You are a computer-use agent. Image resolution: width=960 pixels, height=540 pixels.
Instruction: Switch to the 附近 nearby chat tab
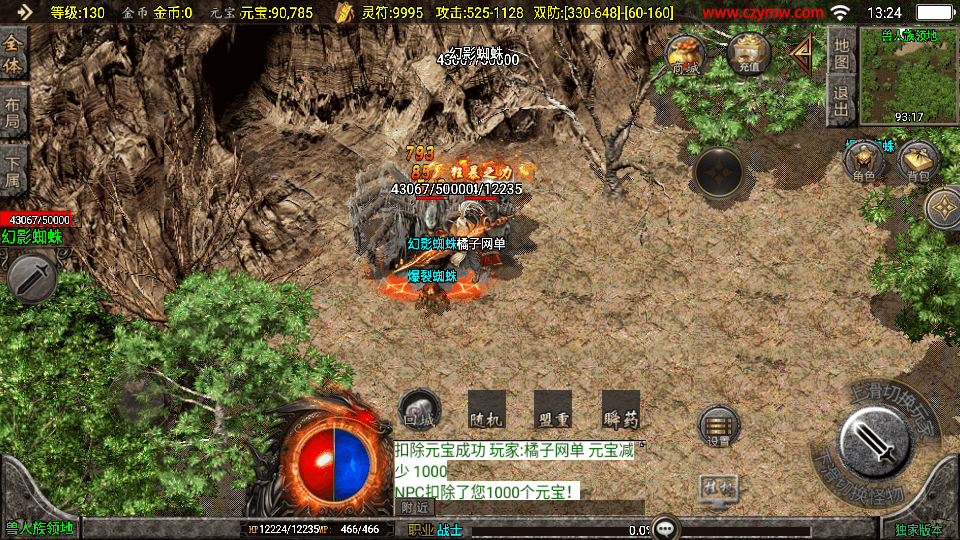tap(416, 508)
